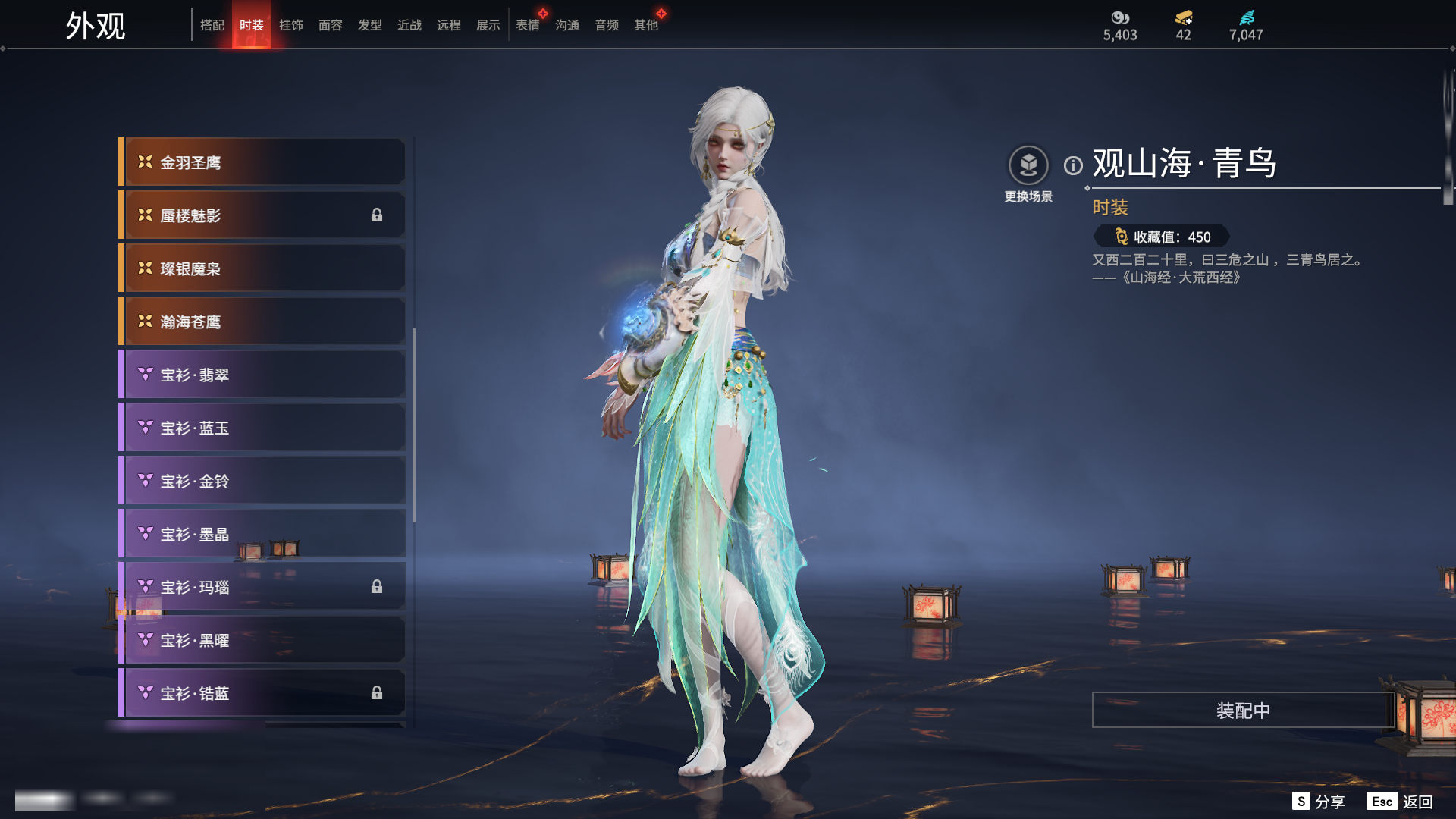Go to the 发型 hairstyle tab
Image resolution: width=1456 pixels, height=819 pixels.
(370, 25)
